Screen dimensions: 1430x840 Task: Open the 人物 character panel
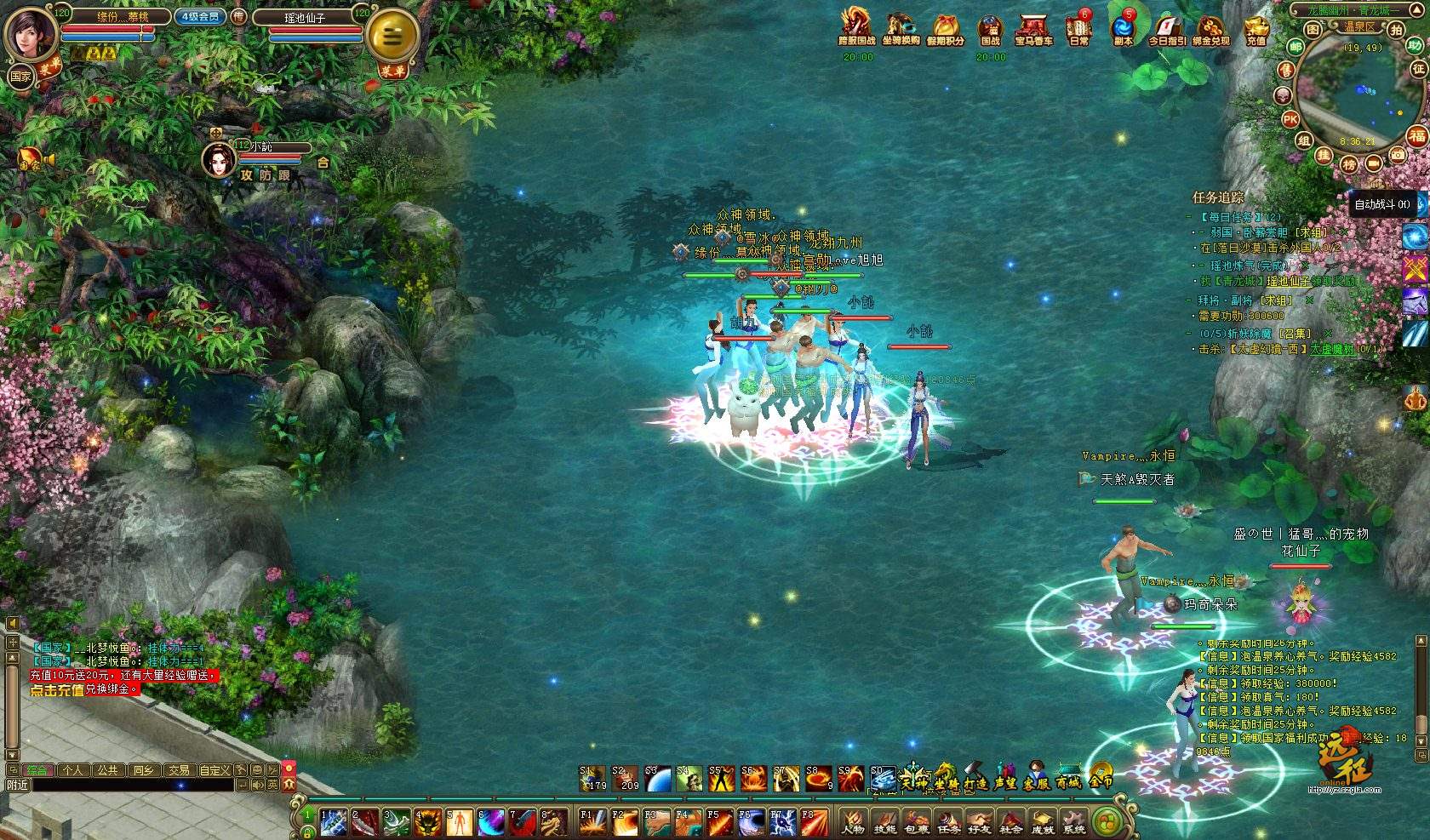pos(853,822)
